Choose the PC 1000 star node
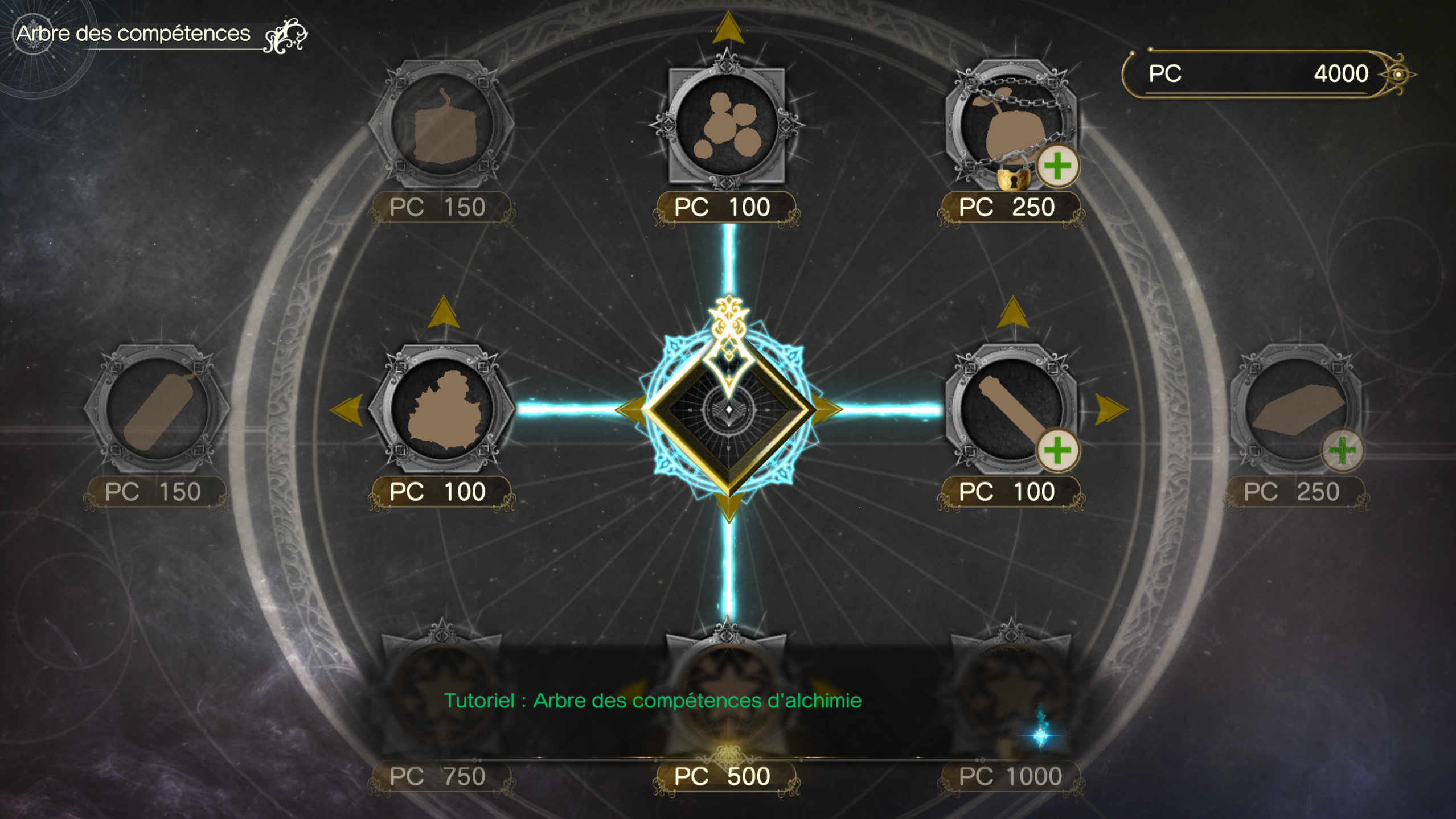This screenshot has width=1456, height=819. click(x=1011, y=692)
